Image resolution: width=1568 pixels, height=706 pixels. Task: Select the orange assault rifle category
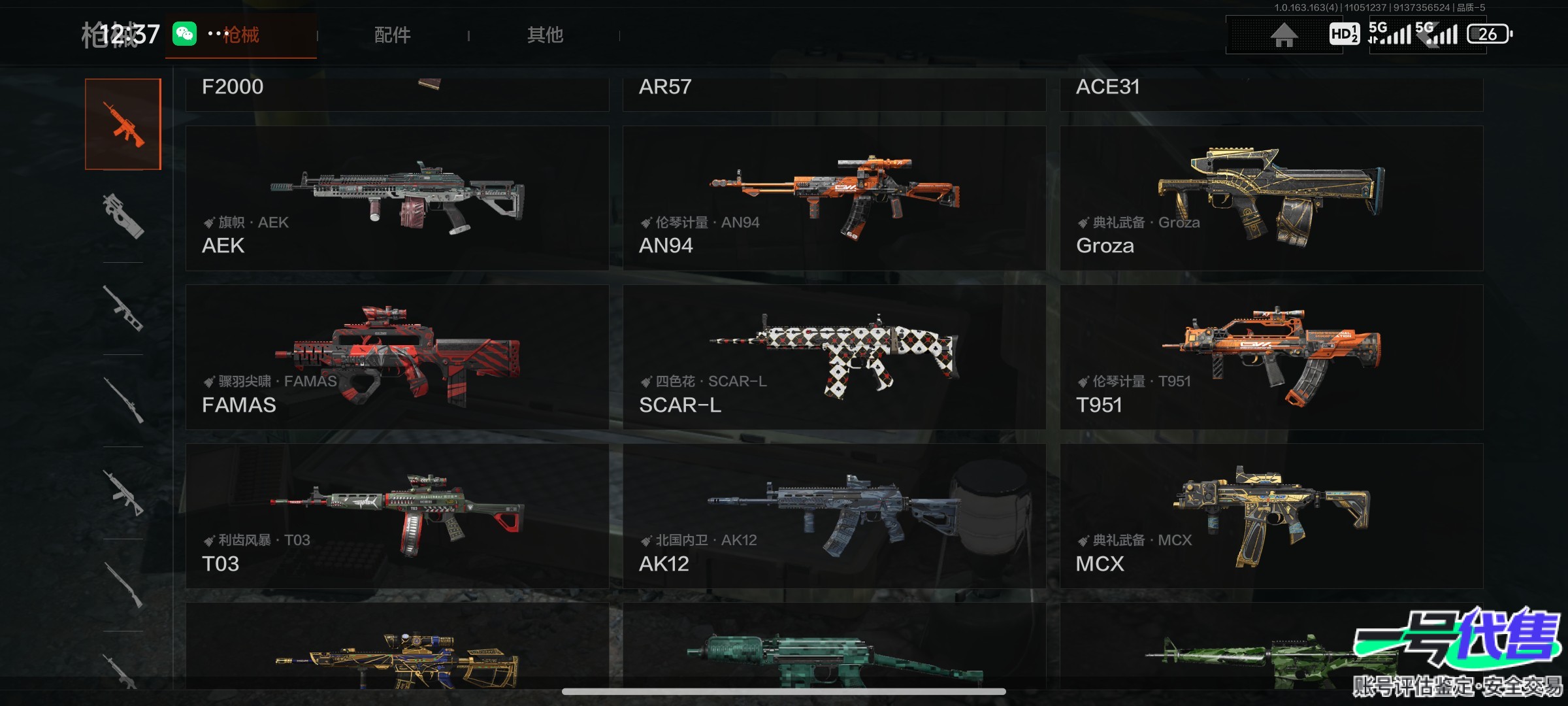pyautogui.click(x=123, y=124)
